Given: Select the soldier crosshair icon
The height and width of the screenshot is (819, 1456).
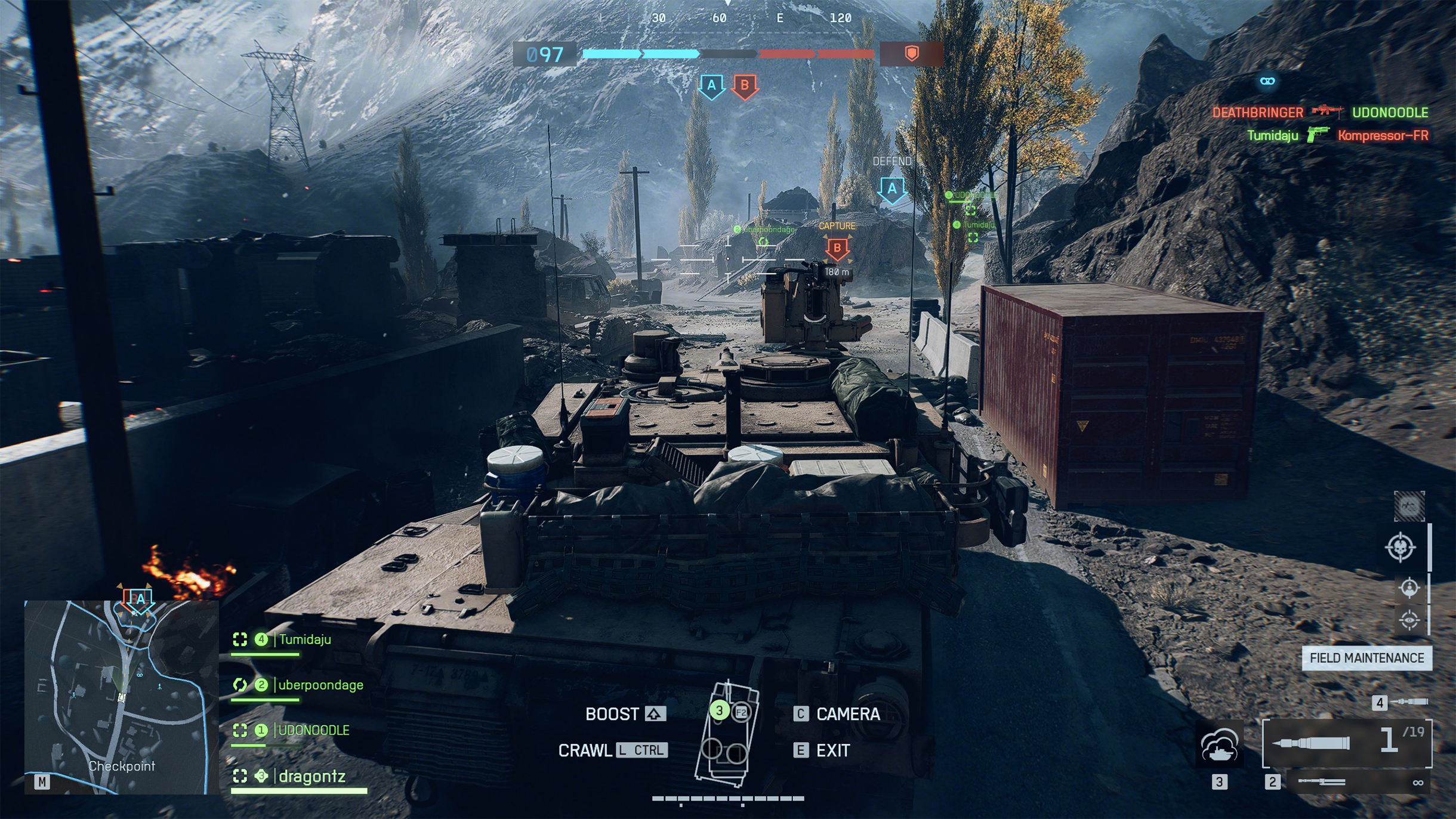Looking at the screenshot, I should click(1409, 588).
